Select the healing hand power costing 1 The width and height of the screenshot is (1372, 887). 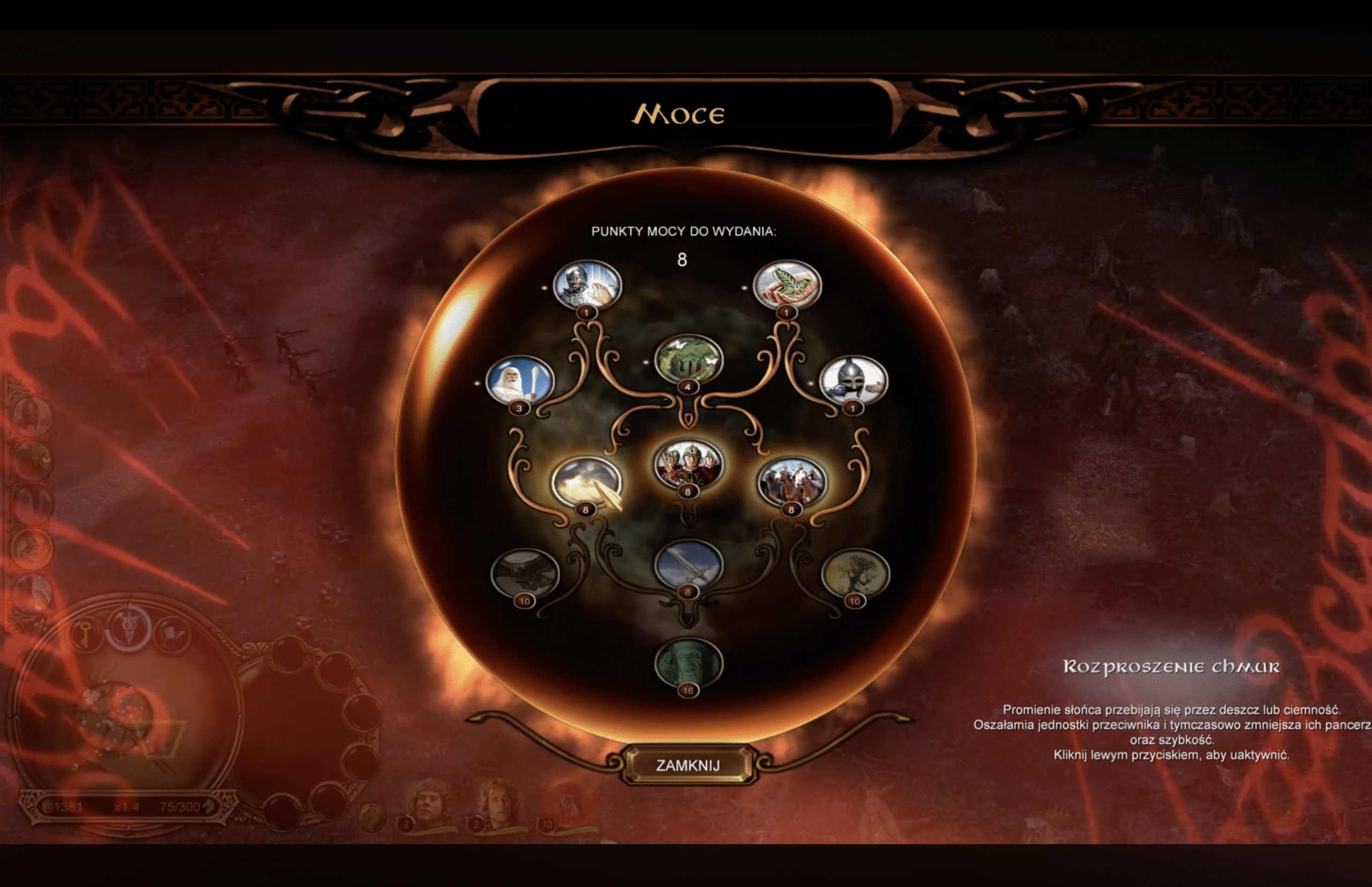pyautogui.click(x=587, y=286)
